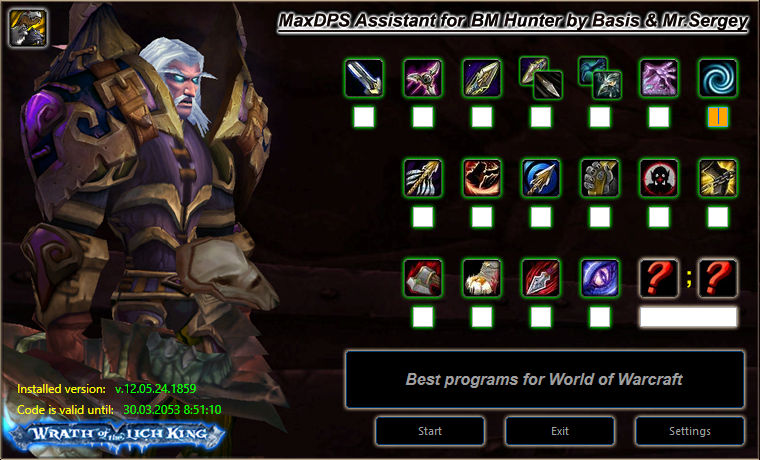Focus the white text field under question marks
The height and width of the screenshot is (460, 760).
pos(688,317)
